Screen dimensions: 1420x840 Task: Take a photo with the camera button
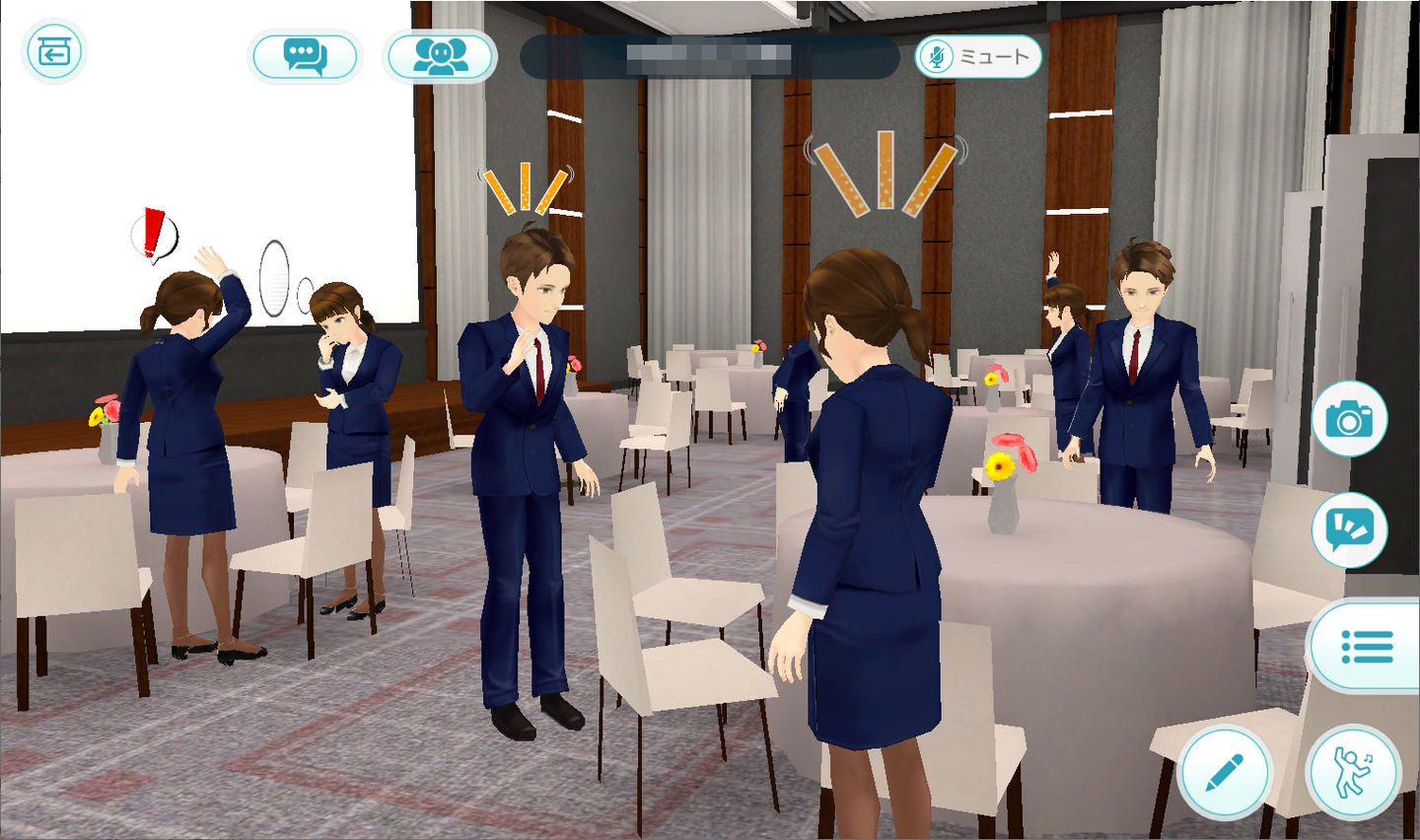pos(1349,419)
